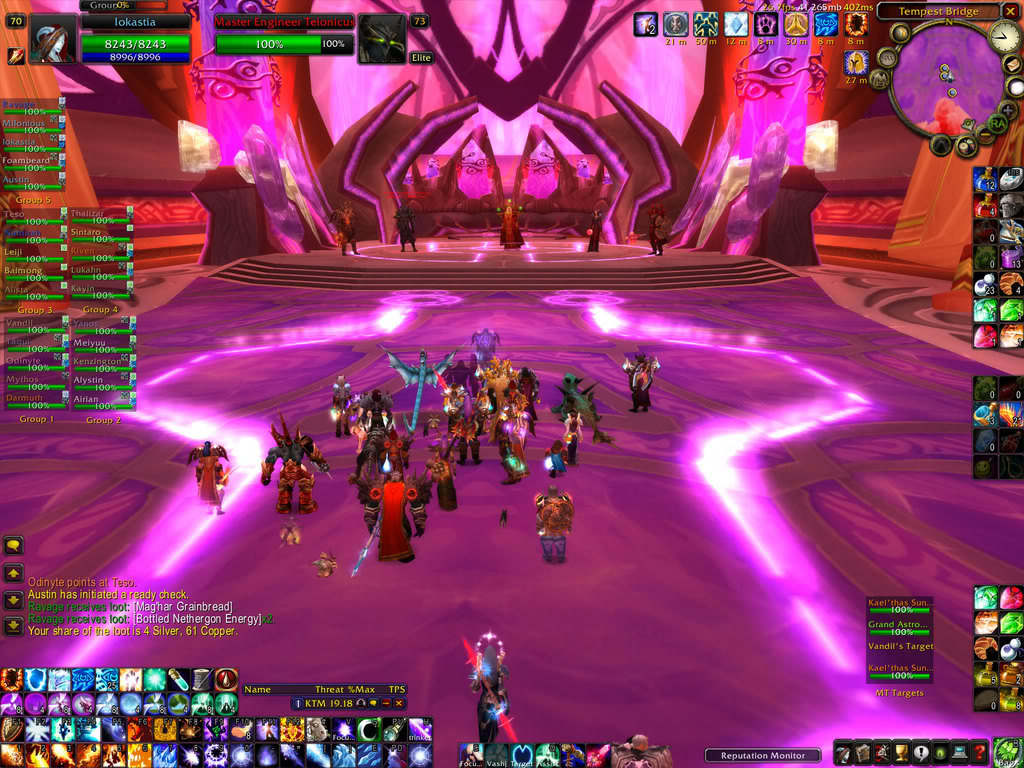Screen dimensions: 1024x768
Task: Click the clock button beside the minimap
Action: click(x=1003, y=38)
